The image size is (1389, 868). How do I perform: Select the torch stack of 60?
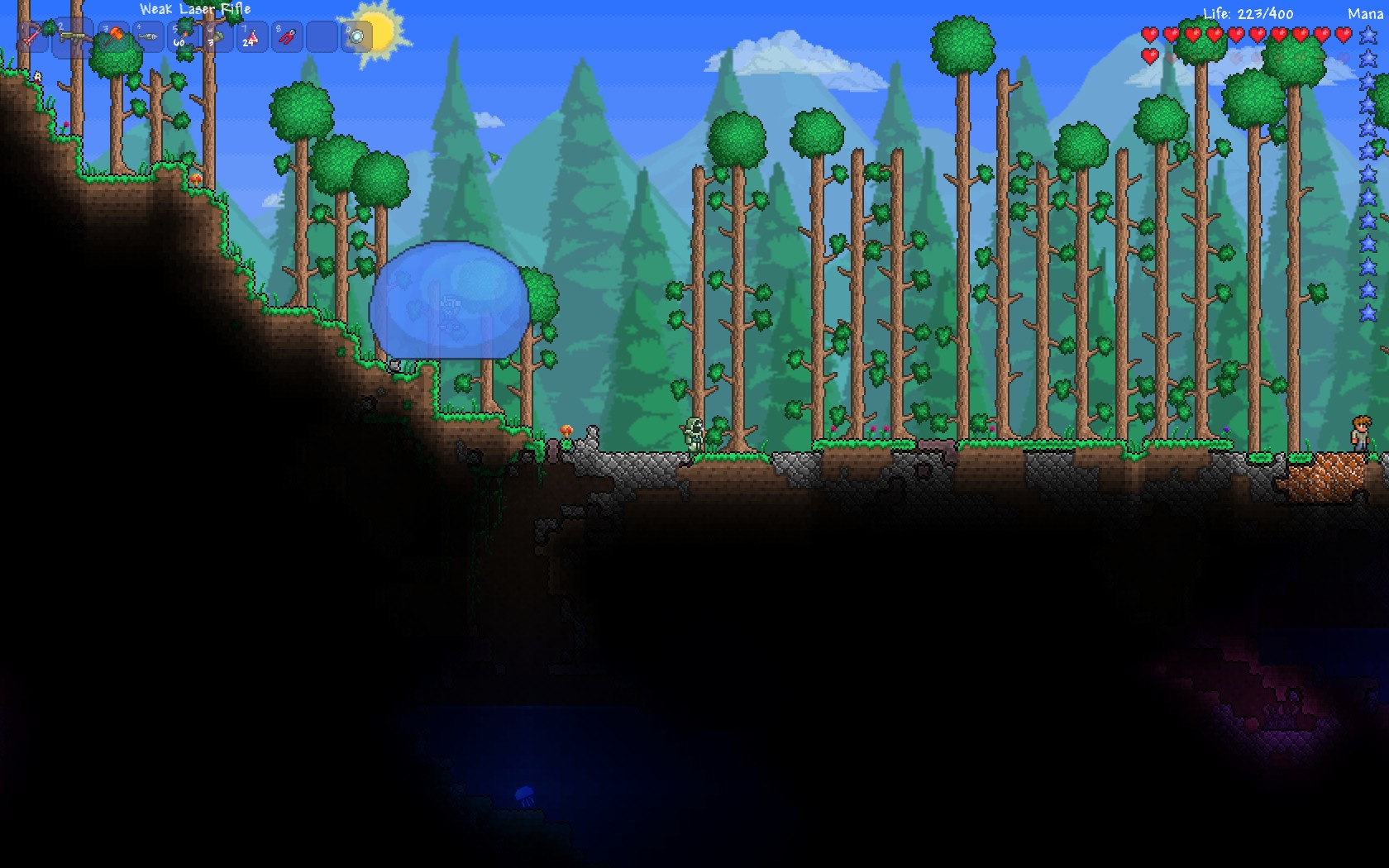tap(182, 36)
